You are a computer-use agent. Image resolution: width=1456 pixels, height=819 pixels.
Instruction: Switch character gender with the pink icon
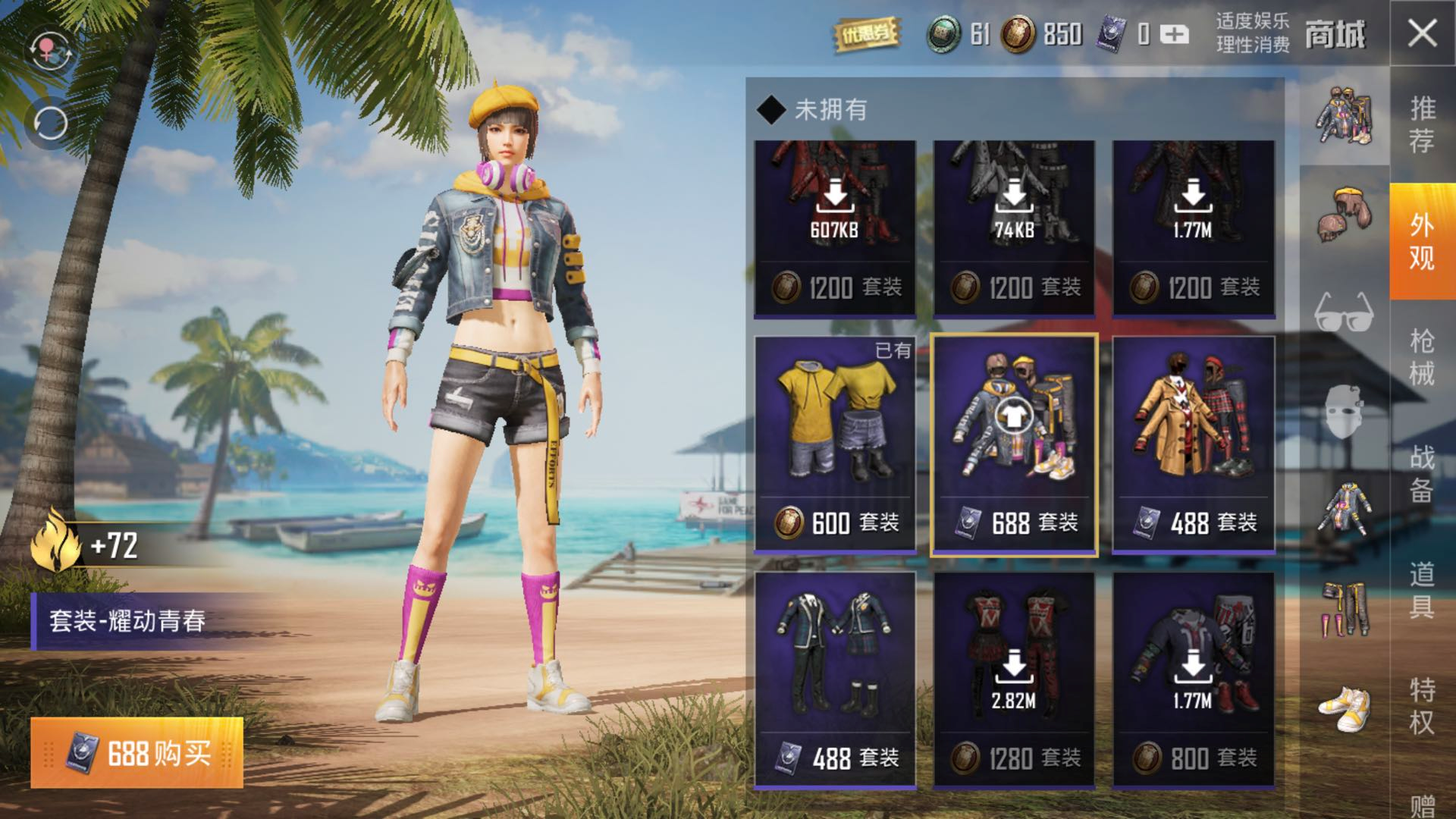click(x=49, y=51)
